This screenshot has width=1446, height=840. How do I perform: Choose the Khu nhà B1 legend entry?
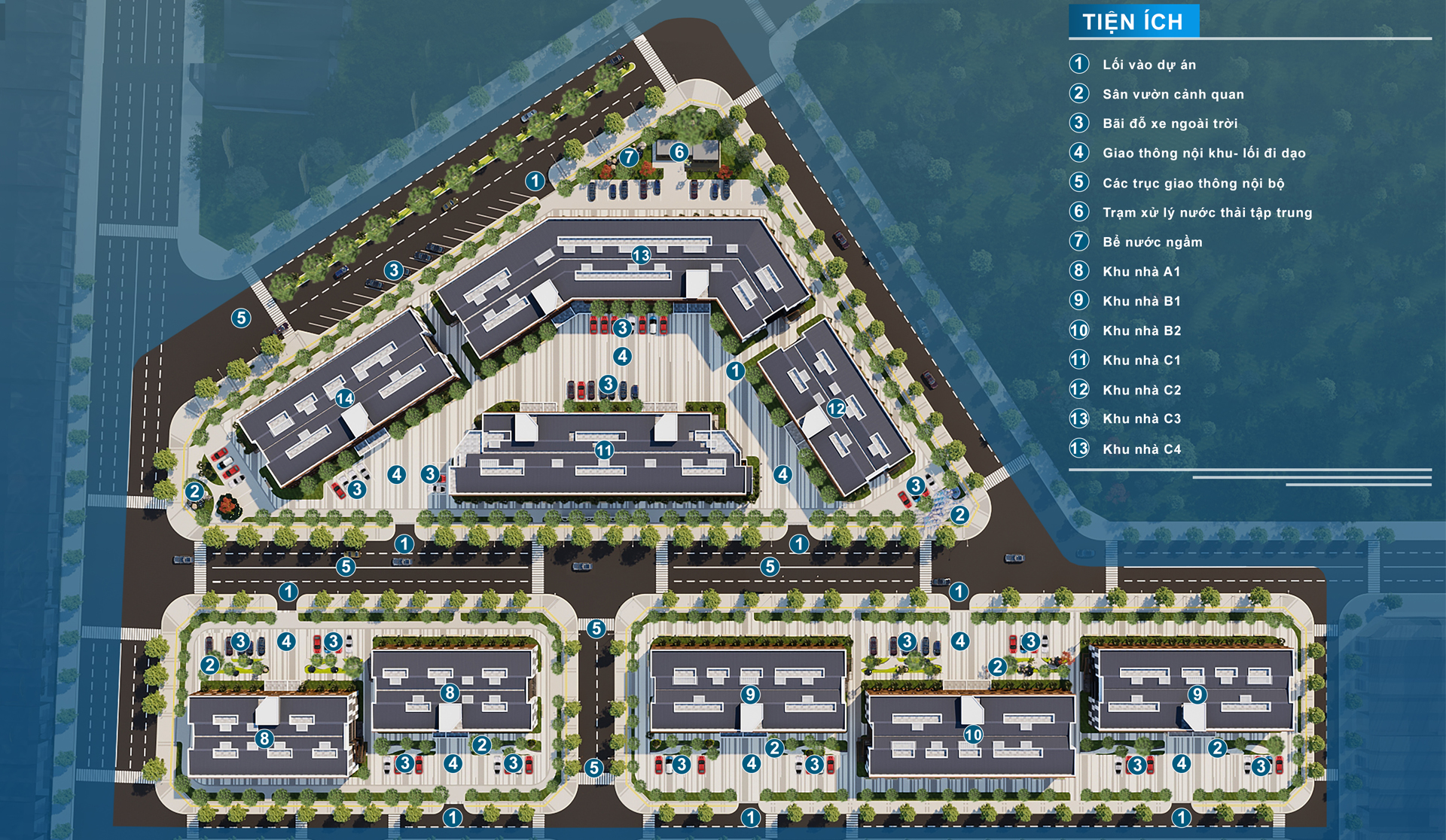[1141, 301]
